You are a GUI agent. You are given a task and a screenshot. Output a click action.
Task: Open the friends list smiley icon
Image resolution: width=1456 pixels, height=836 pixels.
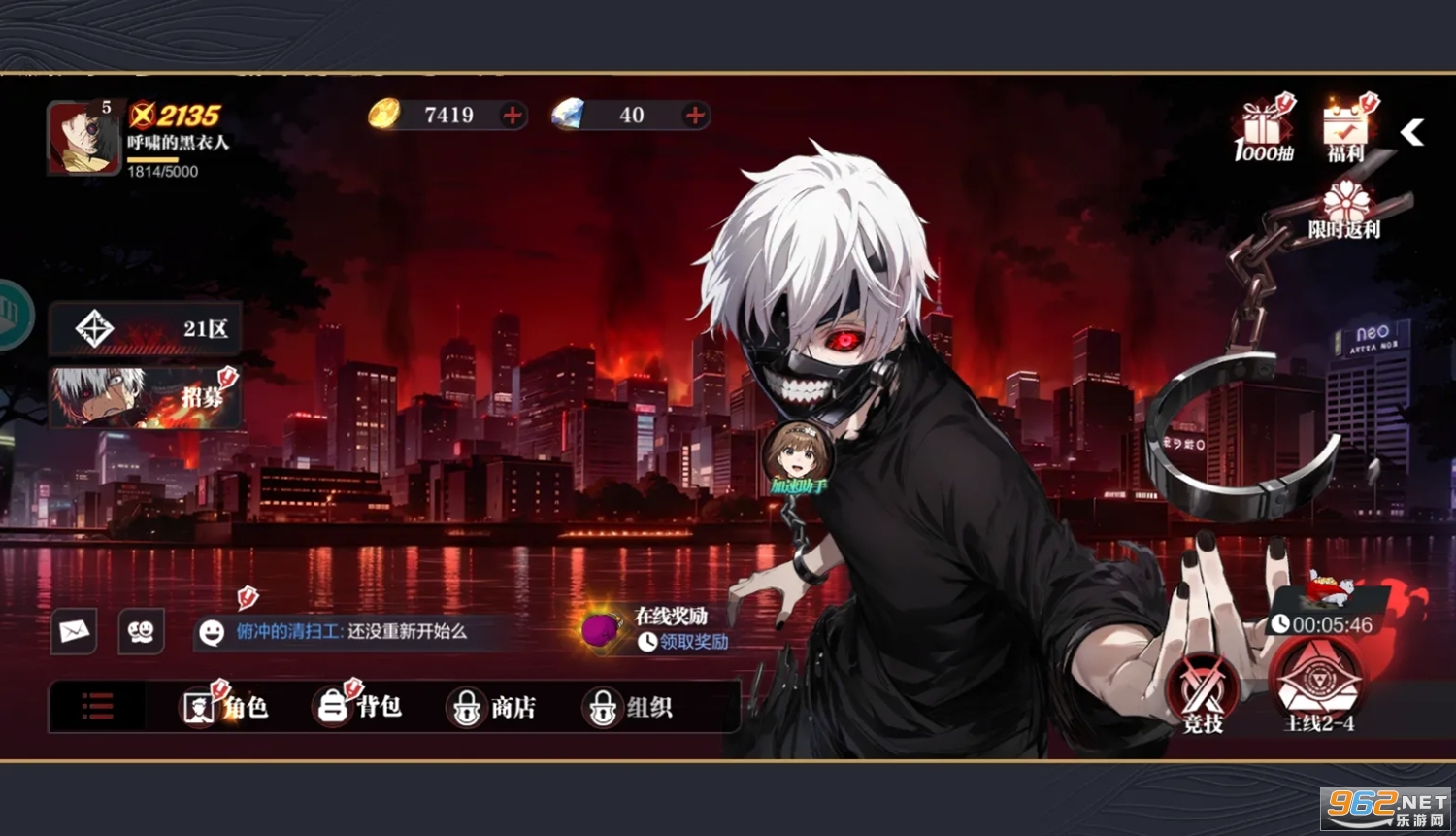click(140, 631)
